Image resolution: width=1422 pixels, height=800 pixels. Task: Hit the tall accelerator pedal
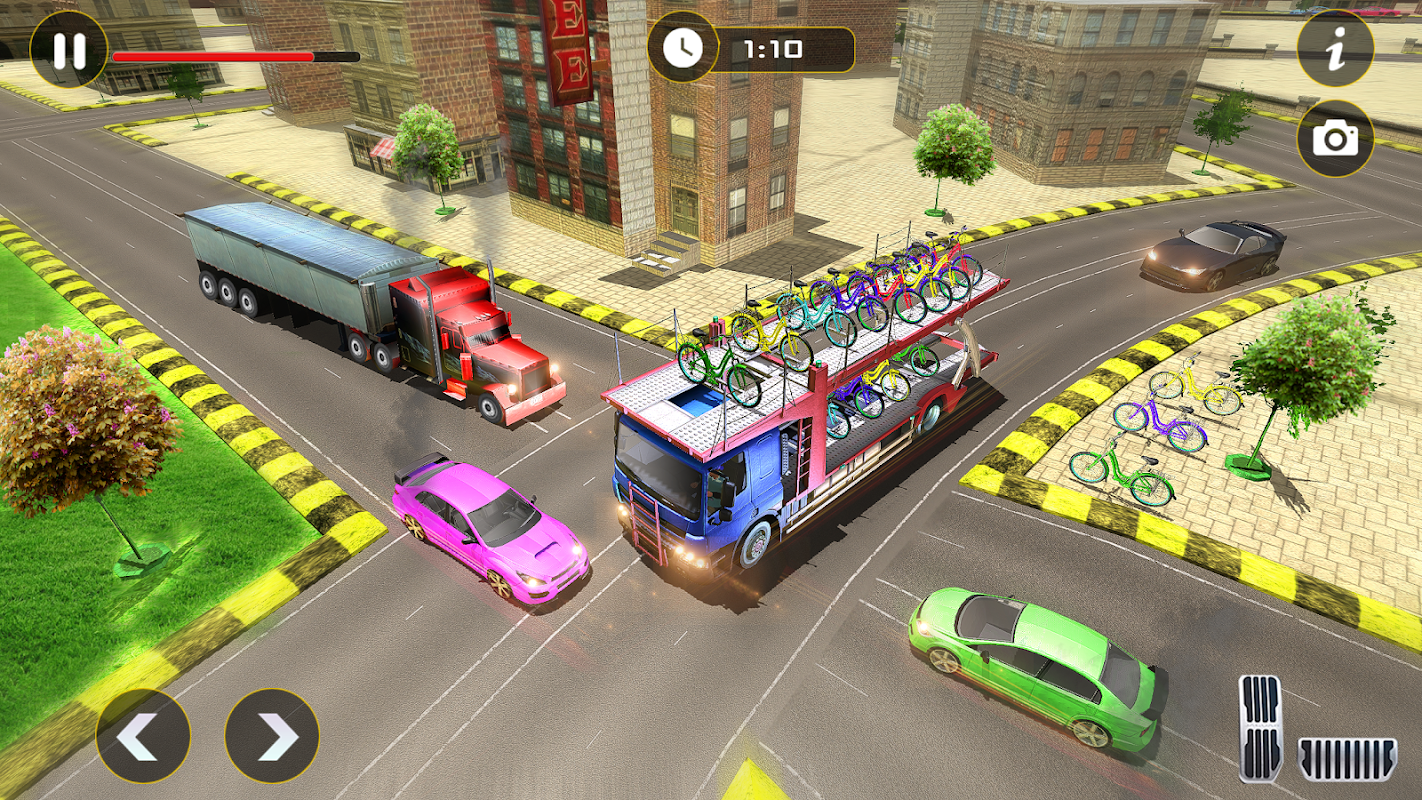(x=1260, y=727)
